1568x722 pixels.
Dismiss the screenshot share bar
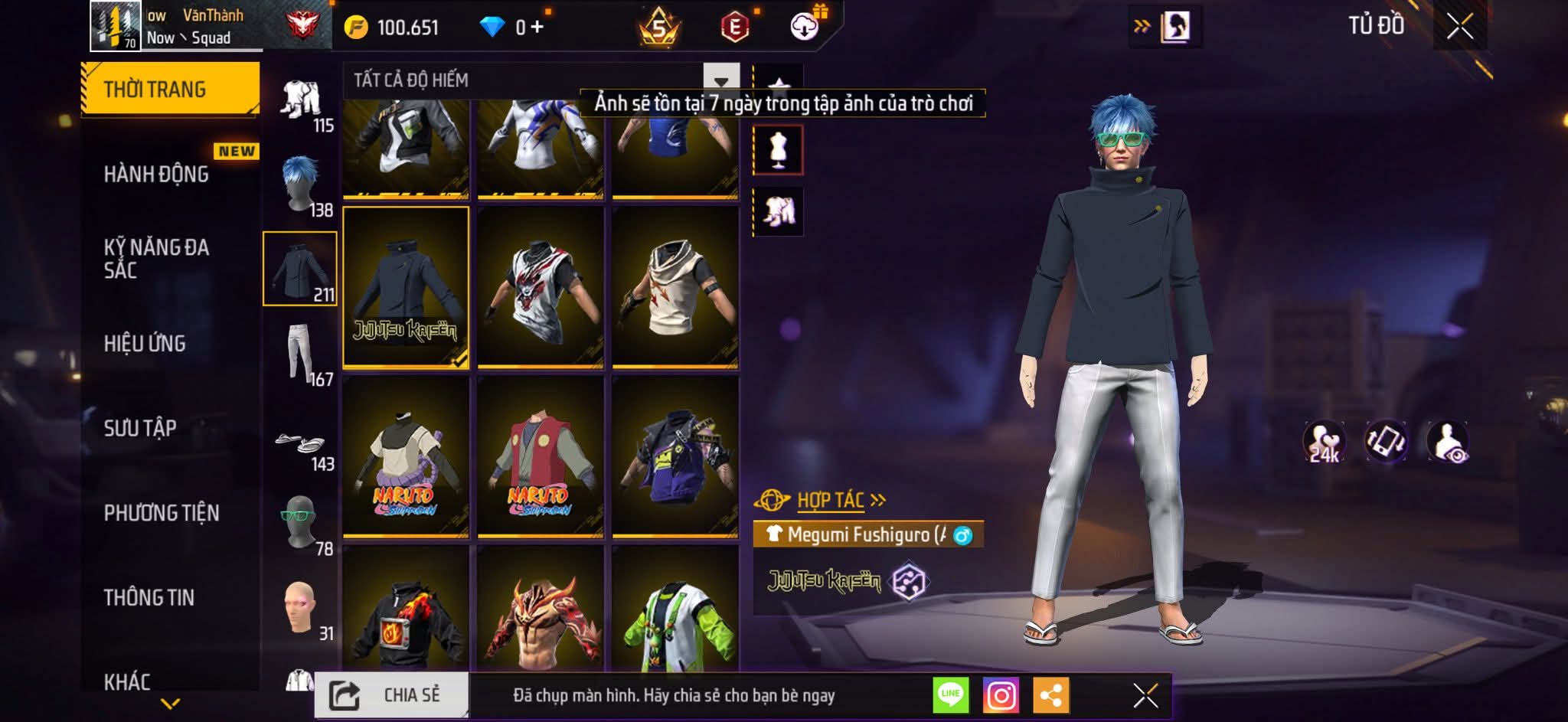[x=1145, y=695]
